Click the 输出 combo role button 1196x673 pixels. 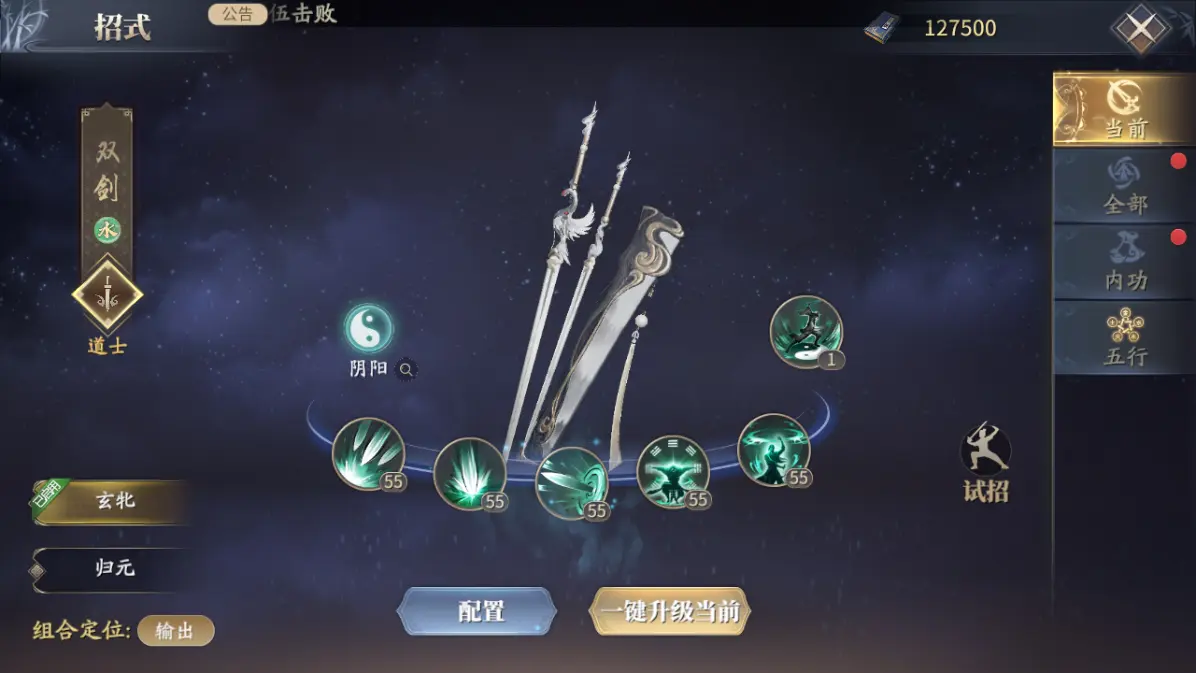tap(175, 631)
